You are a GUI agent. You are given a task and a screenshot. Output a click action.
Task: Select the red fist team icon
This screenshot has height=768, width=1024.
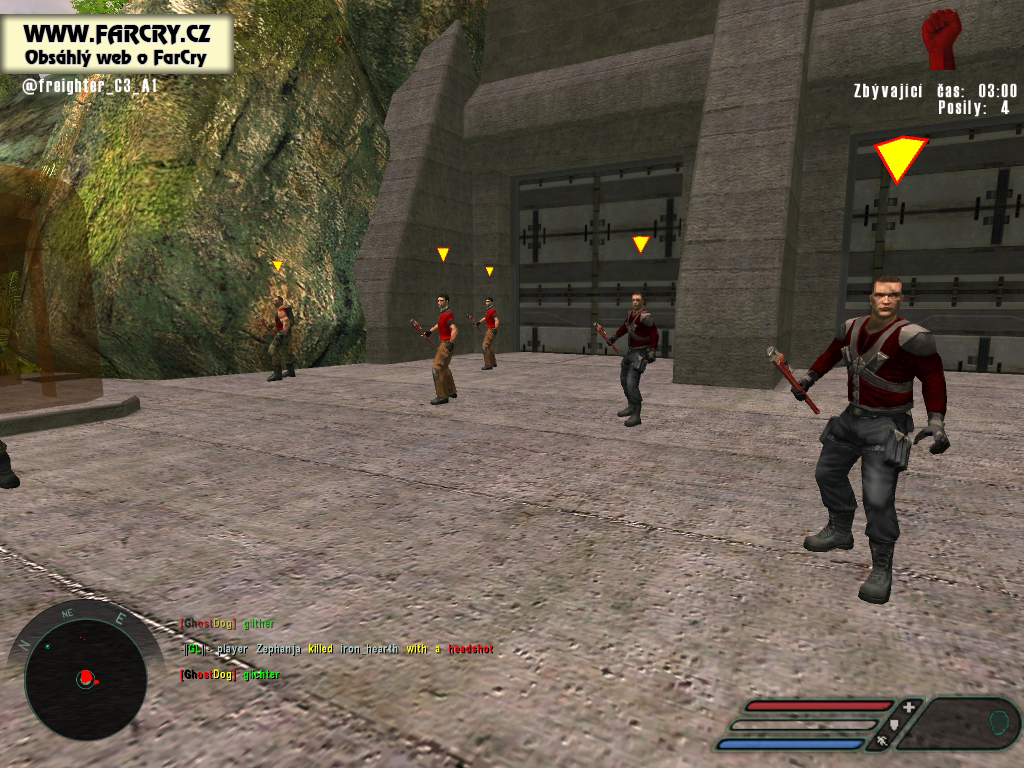point(940,39)
